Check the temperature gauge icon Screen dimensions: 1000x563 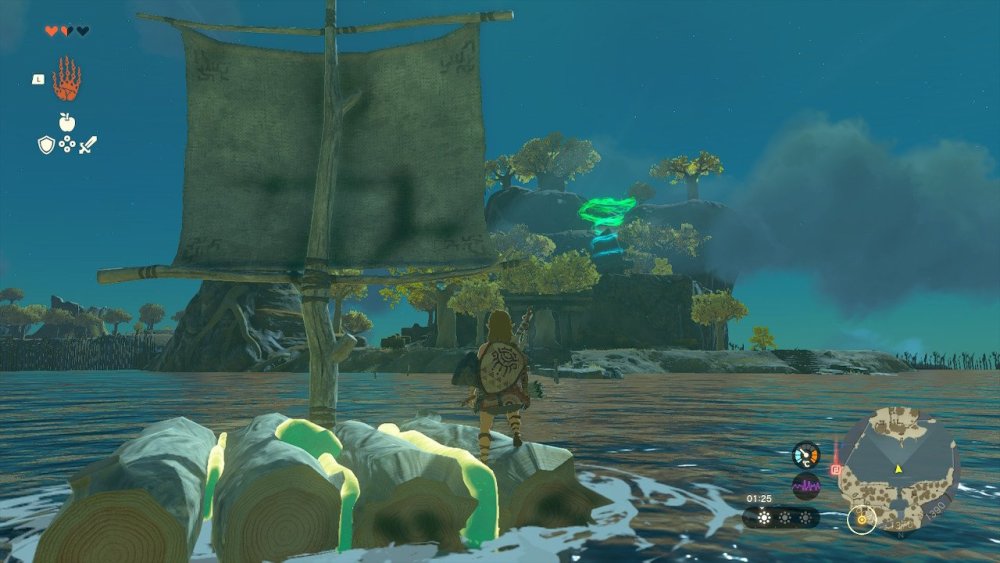805,454
